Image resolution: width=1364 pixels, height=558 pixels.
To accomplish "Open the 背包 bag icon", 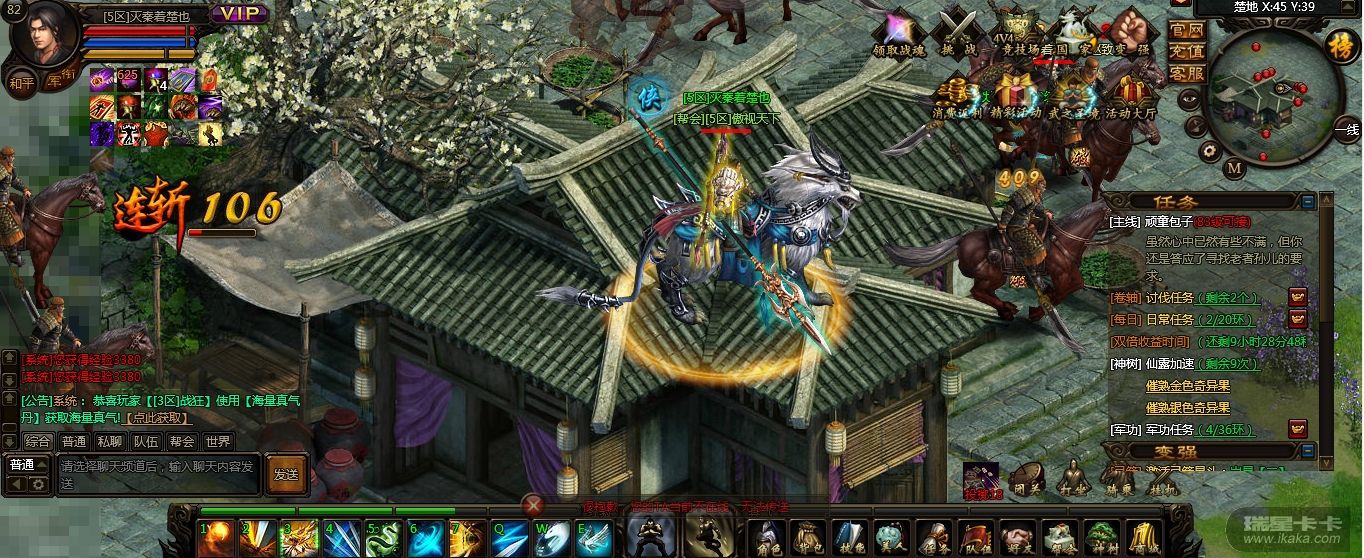I will point(806,537).
